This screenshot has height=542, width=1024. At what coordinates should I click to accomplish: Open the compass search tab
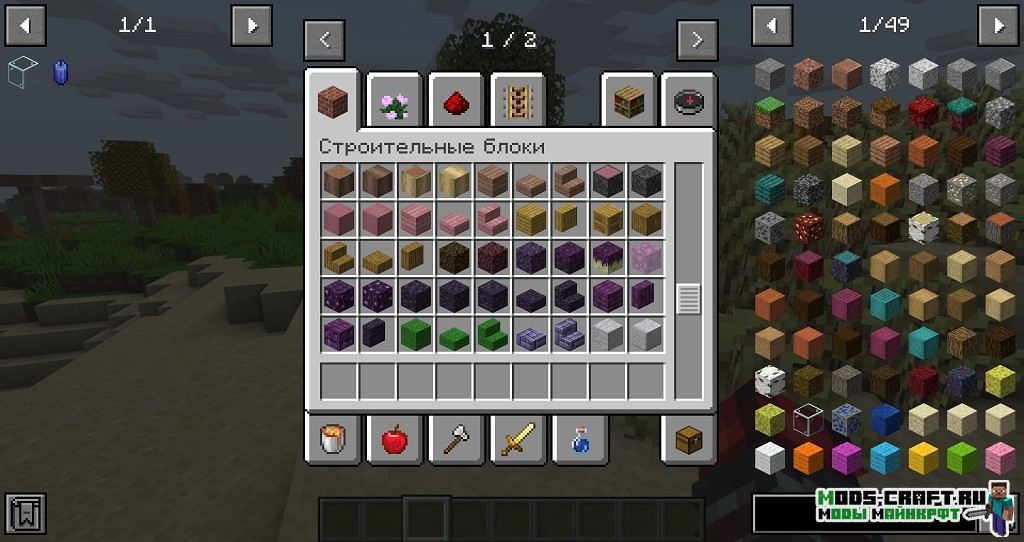coord(688,100)
